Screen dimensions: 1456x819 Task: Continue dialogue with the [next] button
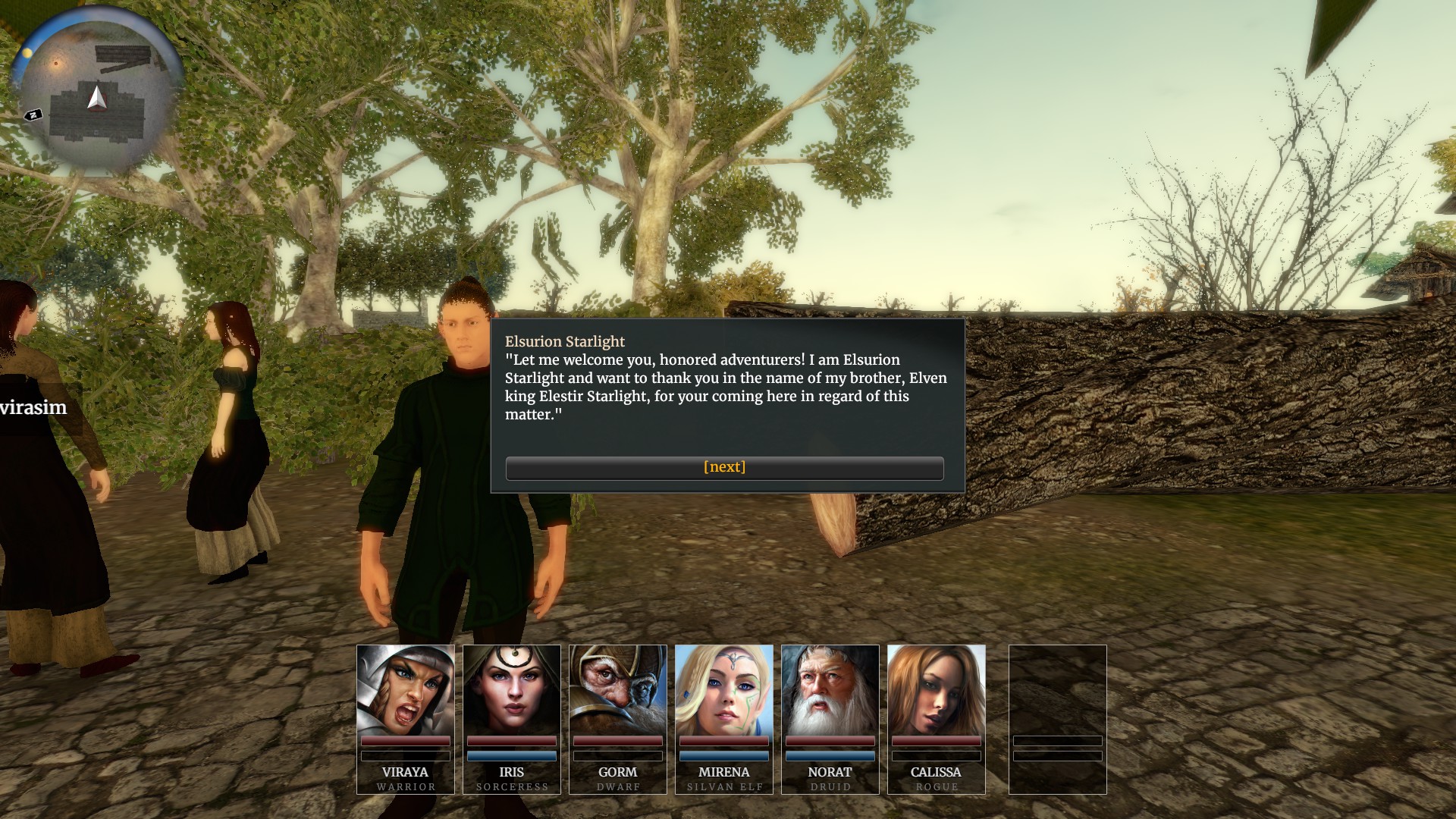point(724,468)
